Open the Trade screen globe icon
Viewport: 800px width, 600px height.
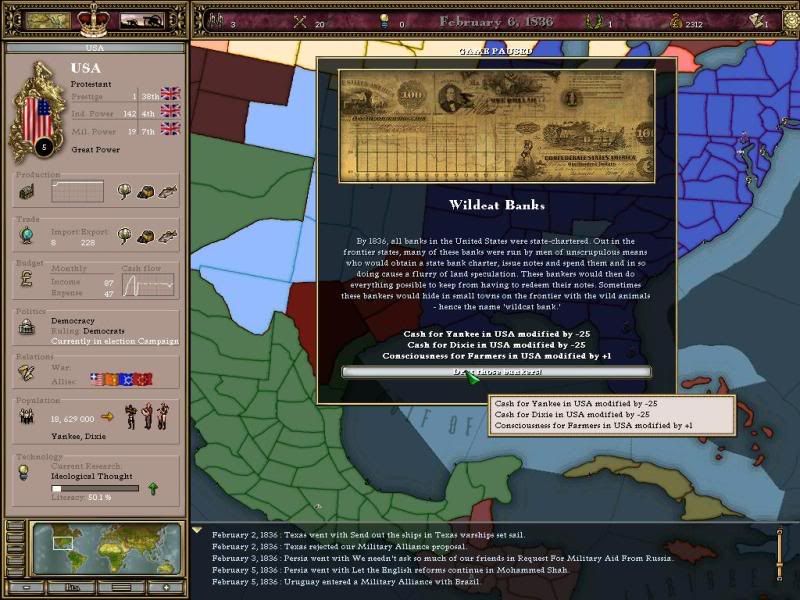pyautogui.click(x=26, y=236)
